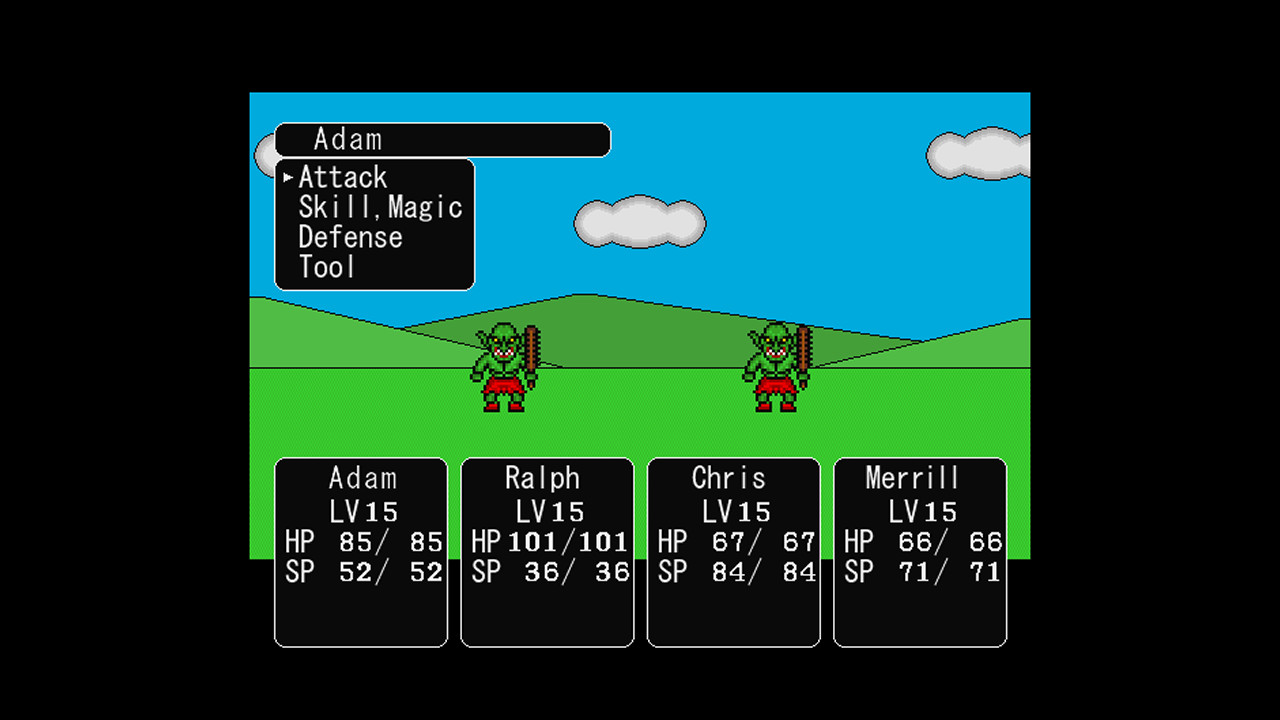Click Chris's status panel

(x=733, y=550)
